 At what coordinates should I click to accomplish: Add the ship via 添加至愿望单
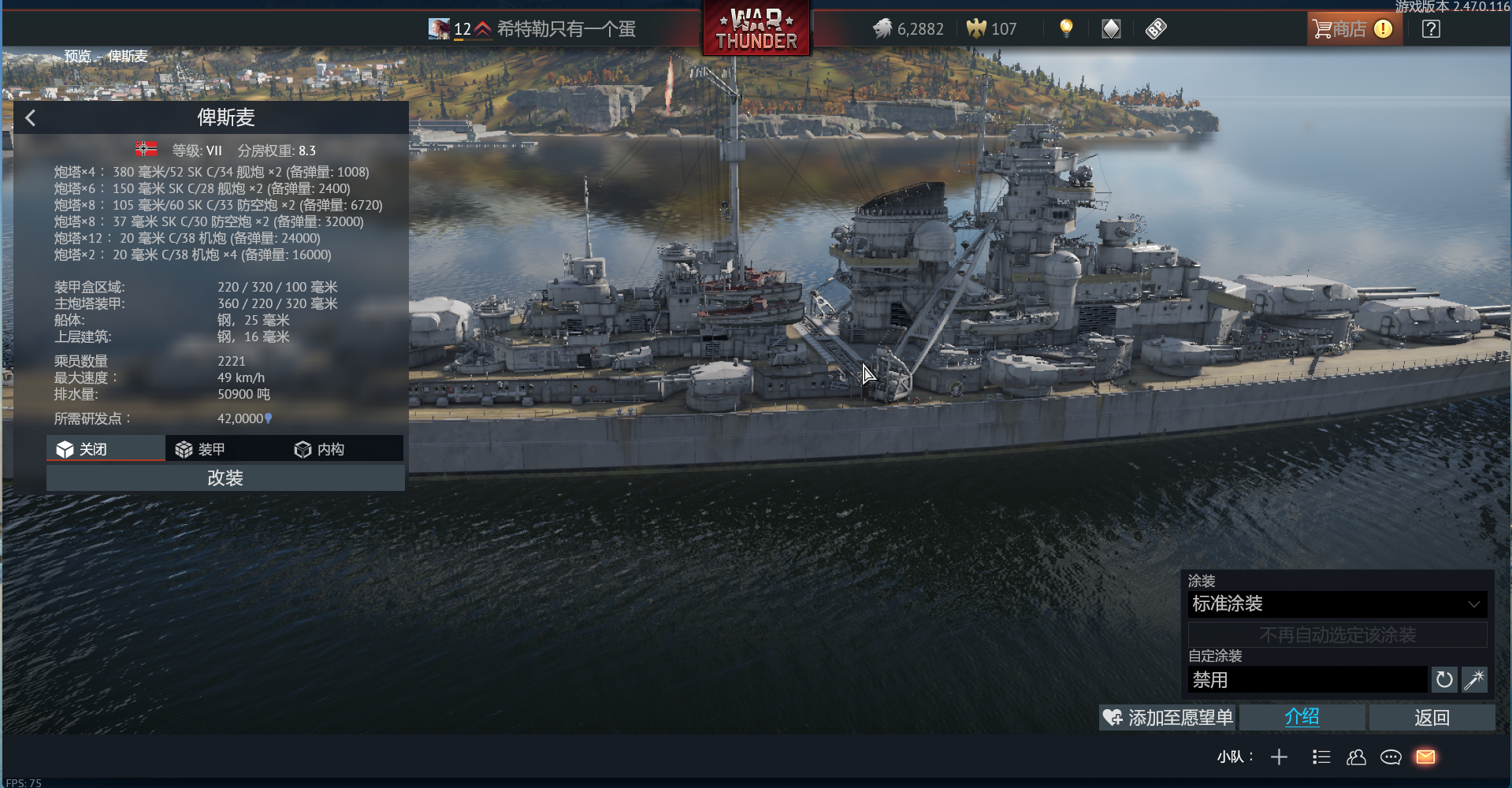1168,718
